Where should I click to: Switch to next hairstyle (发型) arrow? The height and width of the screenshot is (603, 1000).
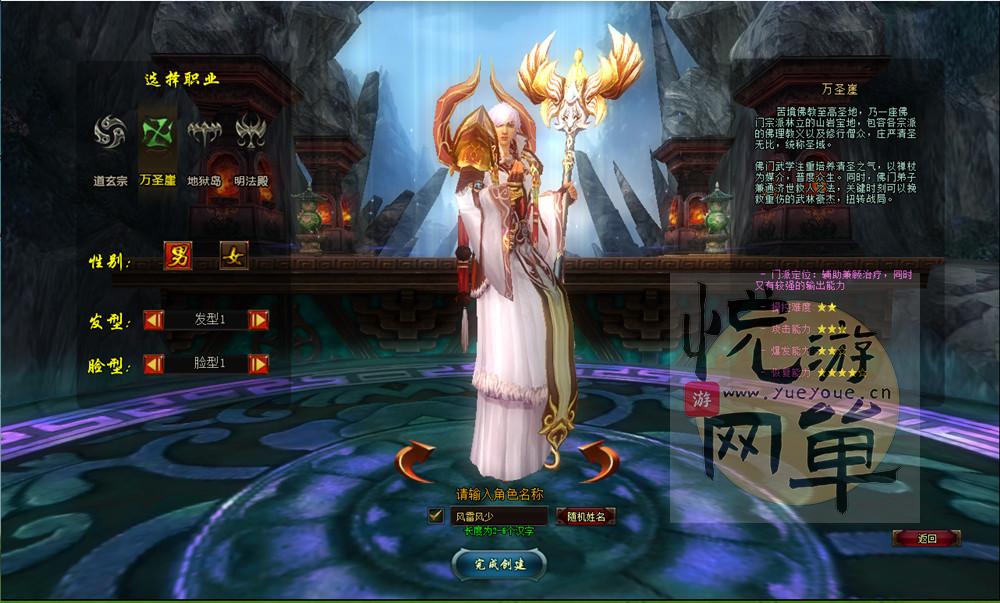point(258,320)
